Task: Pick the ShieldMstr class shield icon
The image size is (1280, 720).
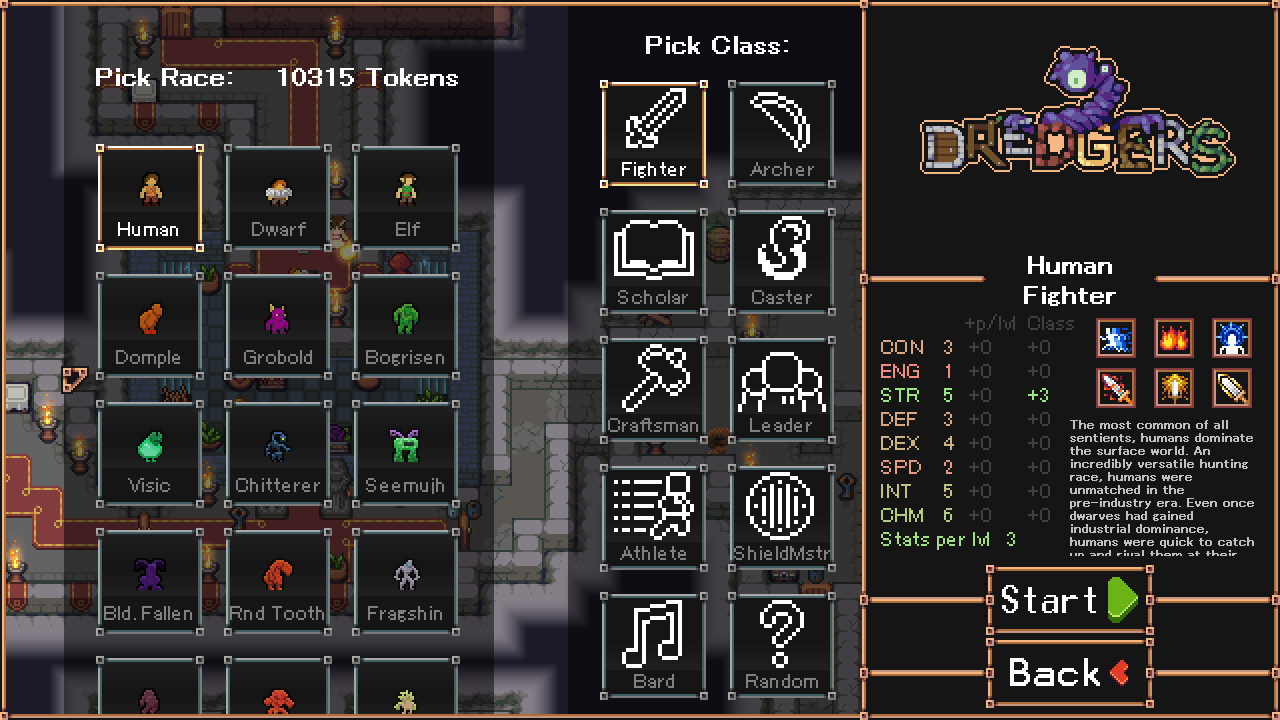Action: tap(782, 514)
